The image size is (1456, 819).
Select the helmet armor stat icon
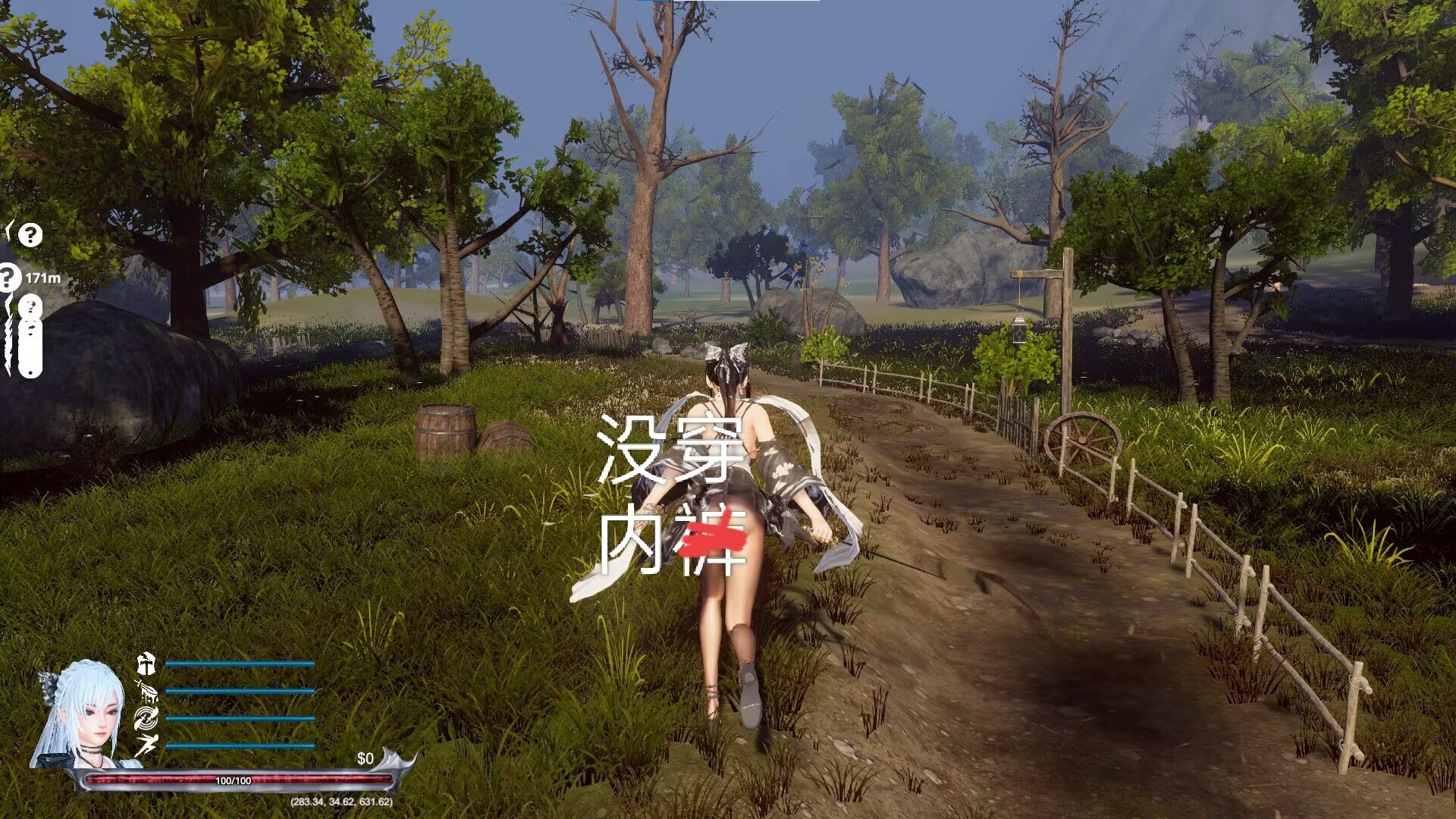(146, 664)
